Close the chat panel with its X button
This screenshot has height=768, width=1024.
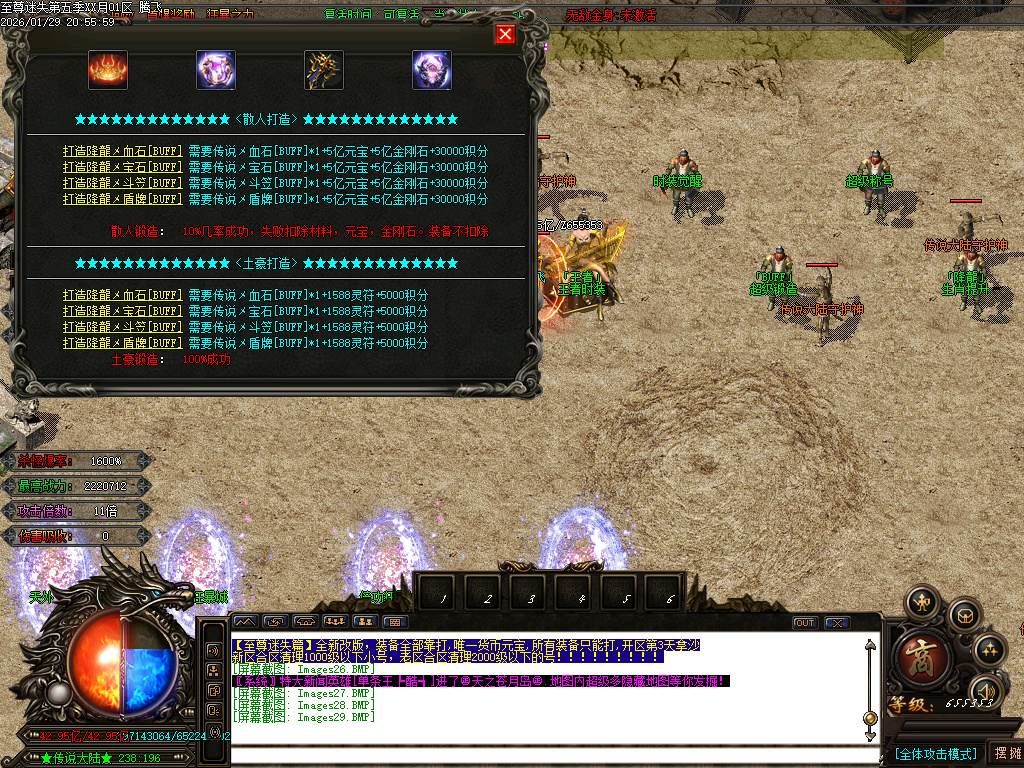(x=836, y=623)
